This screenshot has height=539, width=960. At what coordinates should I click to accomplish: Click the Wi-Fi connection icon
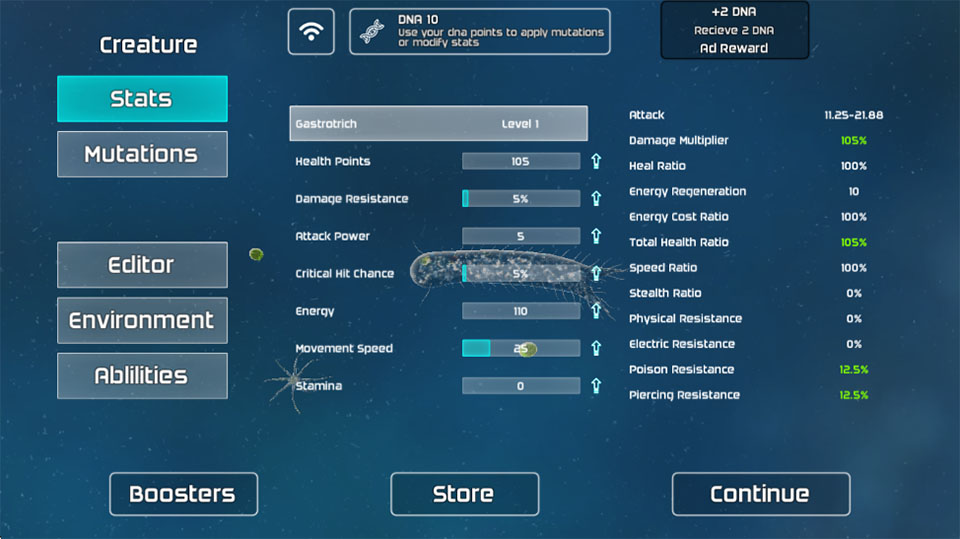pyautogui.click(x=312, y=31)
